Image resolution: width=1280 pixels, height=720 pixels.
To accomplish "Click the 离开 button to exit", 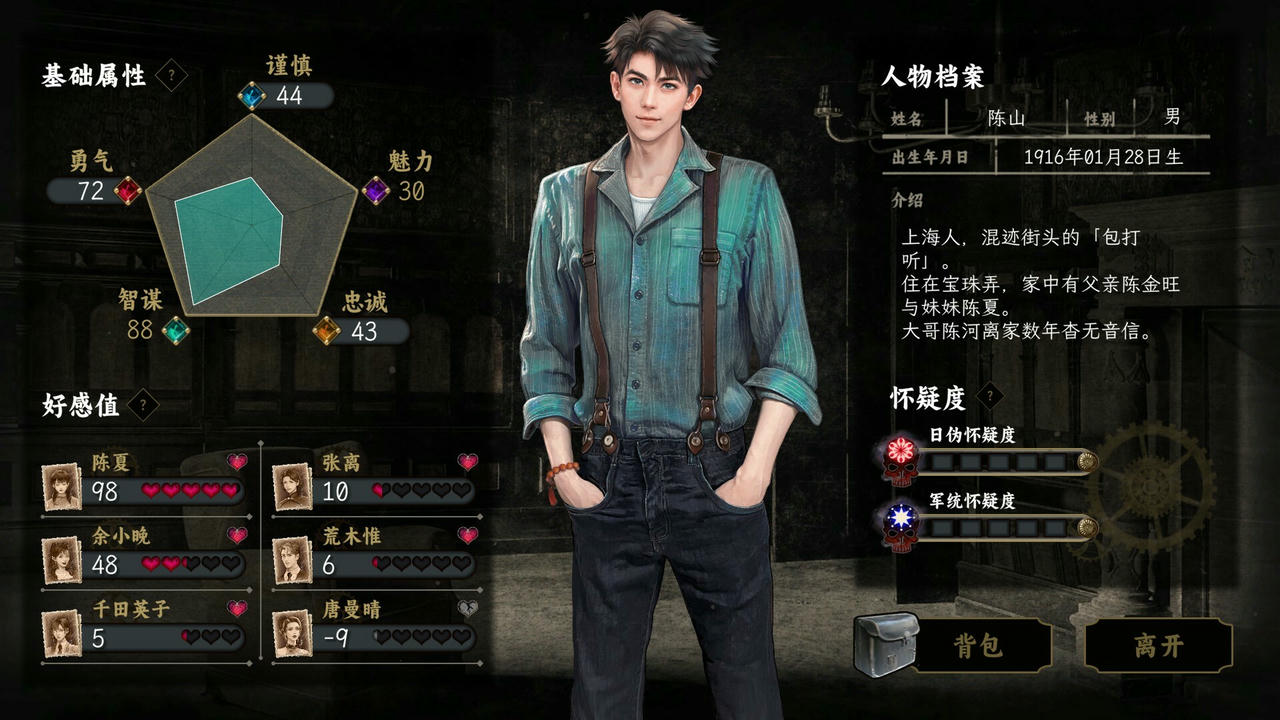I will pyautogui.click(x=1160, y=646).
